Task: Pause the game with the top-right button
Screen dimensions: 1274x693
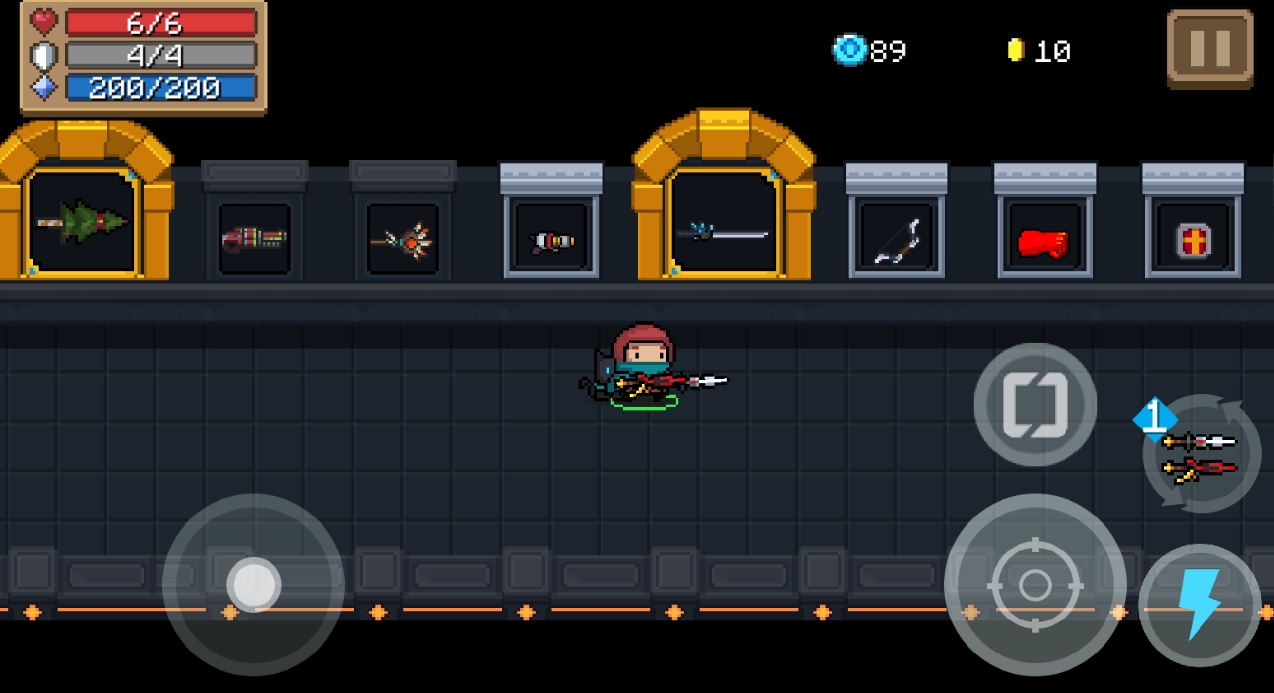Action: click(1210, 49)
